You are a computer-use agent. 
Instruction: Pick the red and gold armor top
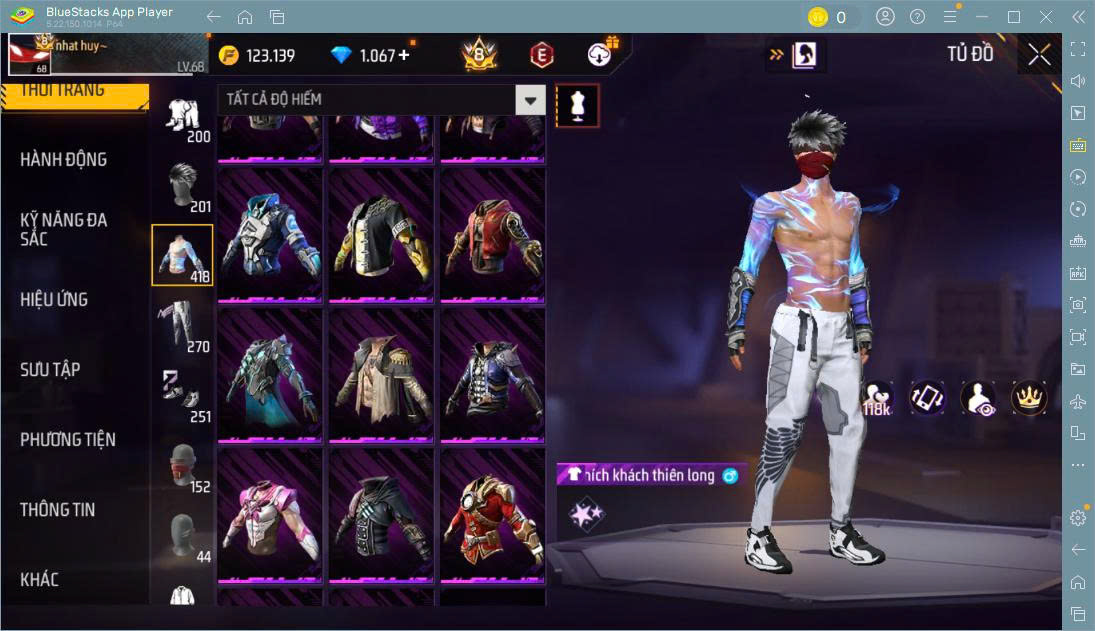(492, 513)
